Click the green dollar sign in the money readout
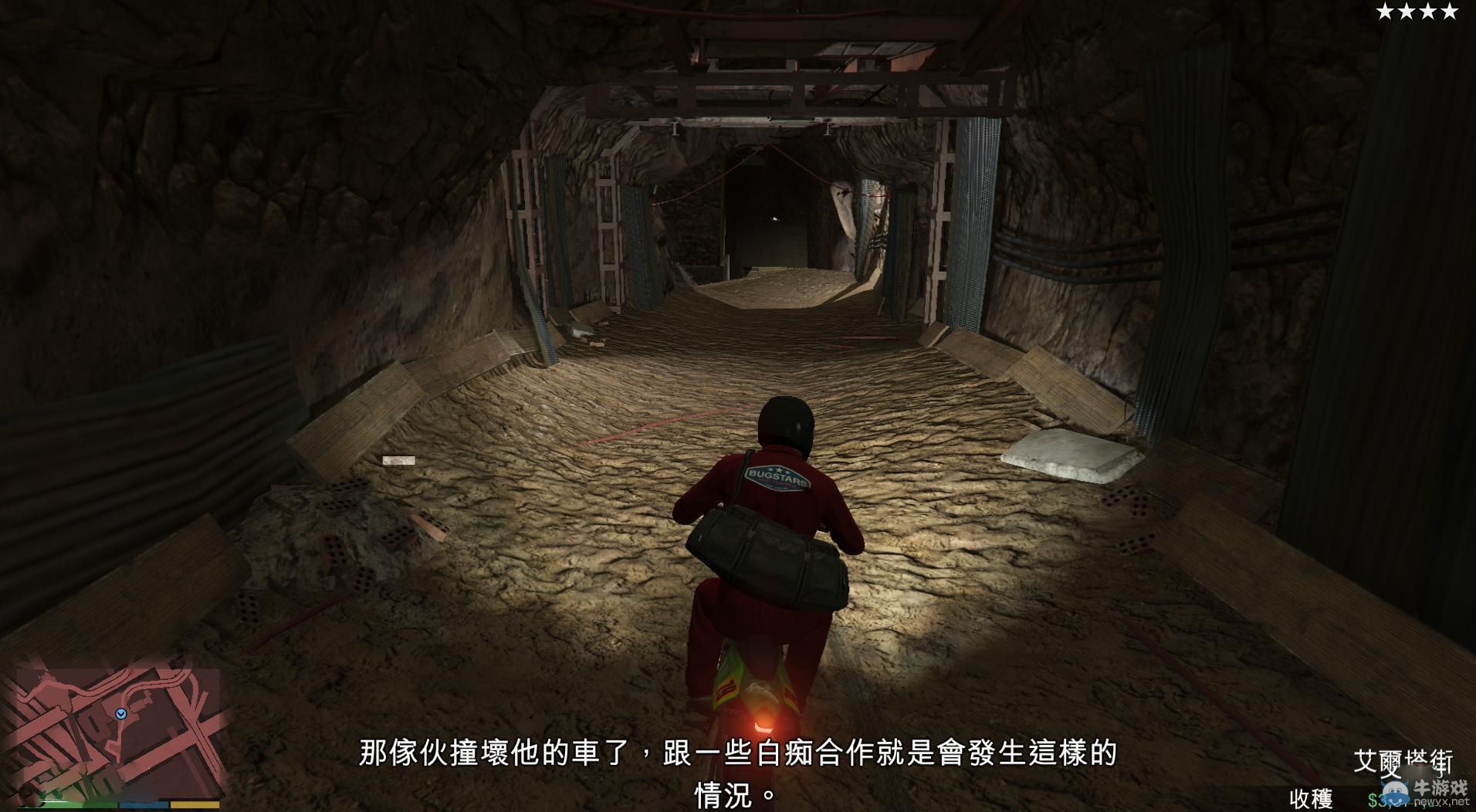 tap(1373, 799)
